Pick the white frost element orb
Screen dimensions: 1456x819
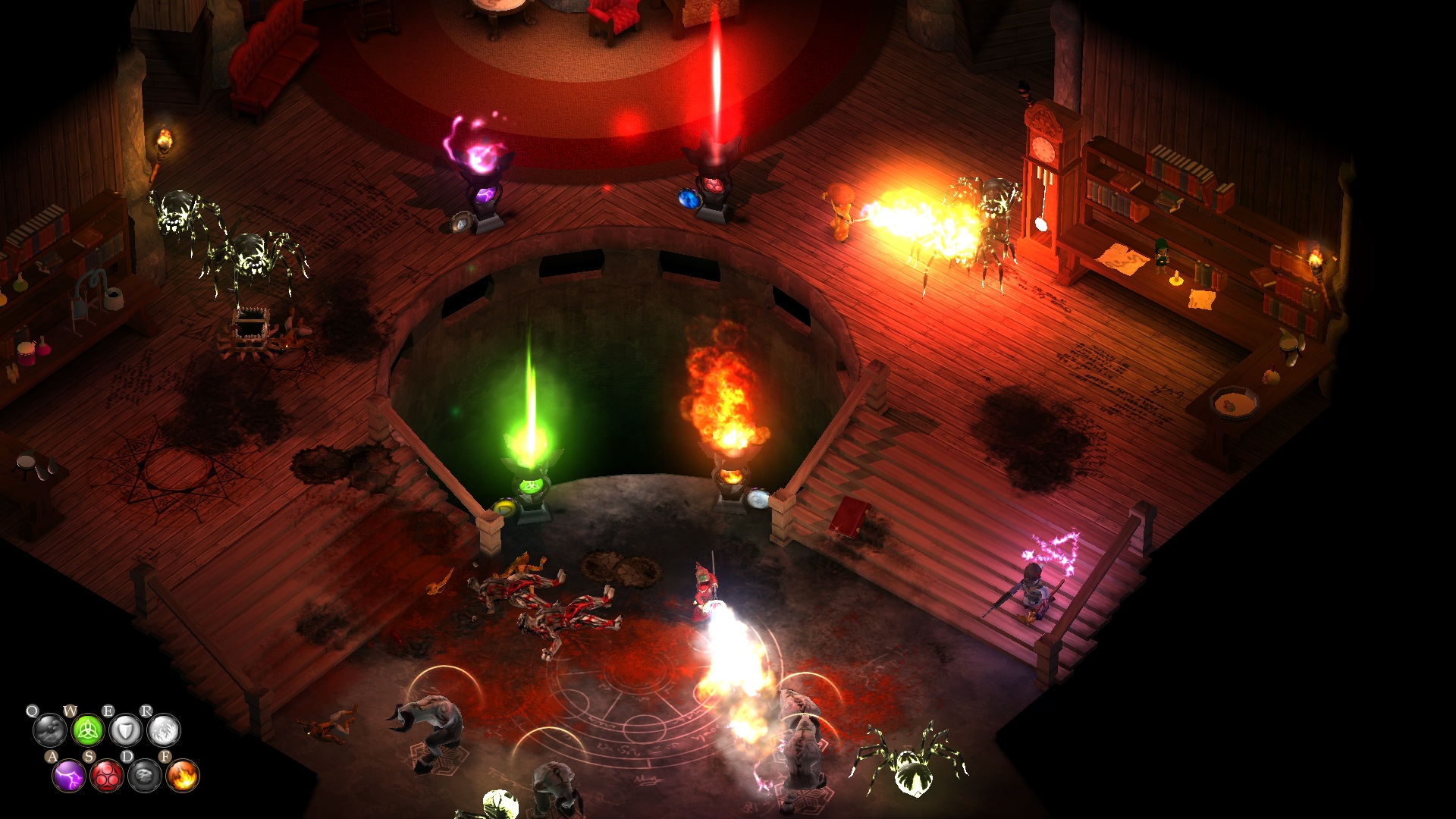click(163, 731)
